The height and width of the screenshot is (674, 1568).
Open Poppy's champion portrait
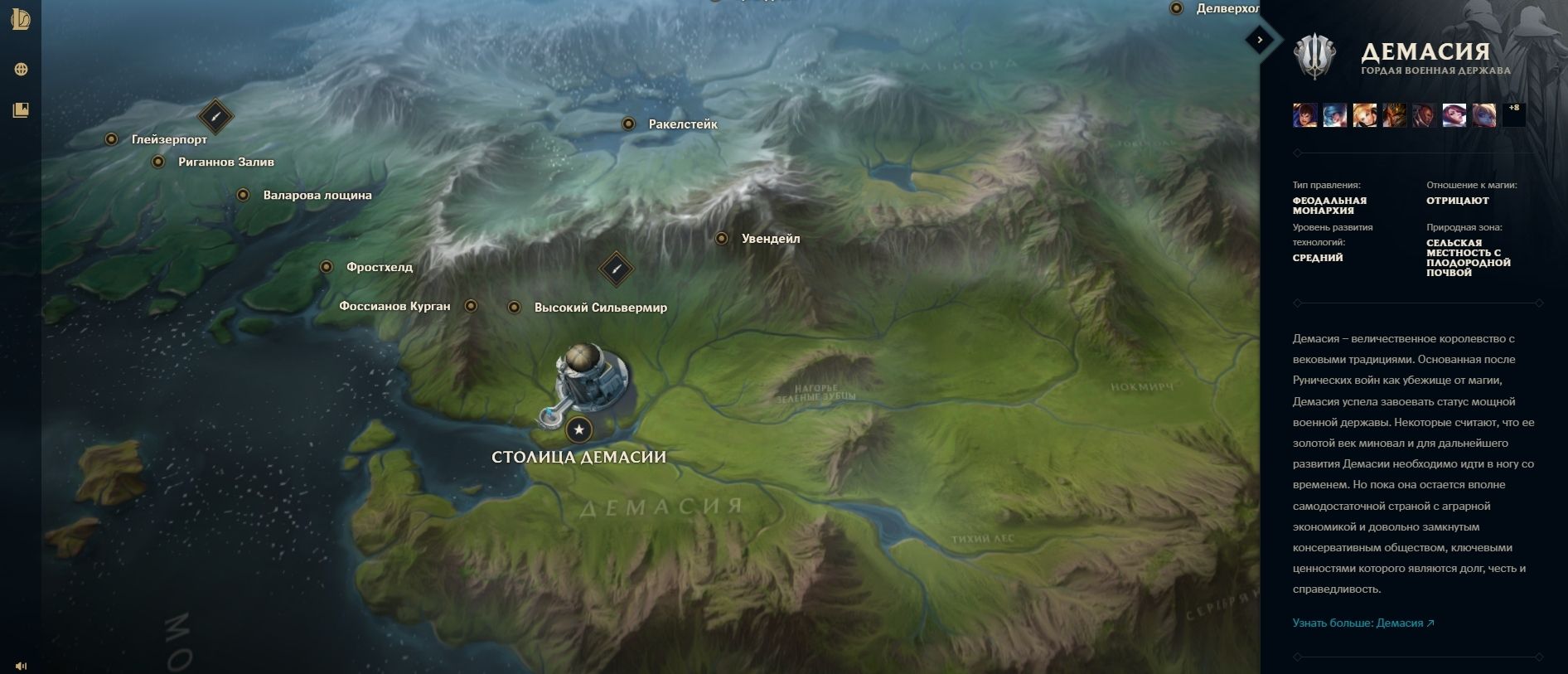click(x=1483, y=114)
